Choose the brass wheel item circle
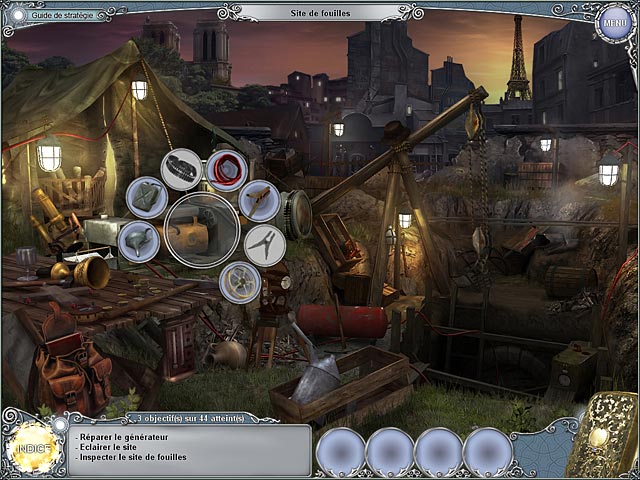The image size is (640, 480). 240,283
